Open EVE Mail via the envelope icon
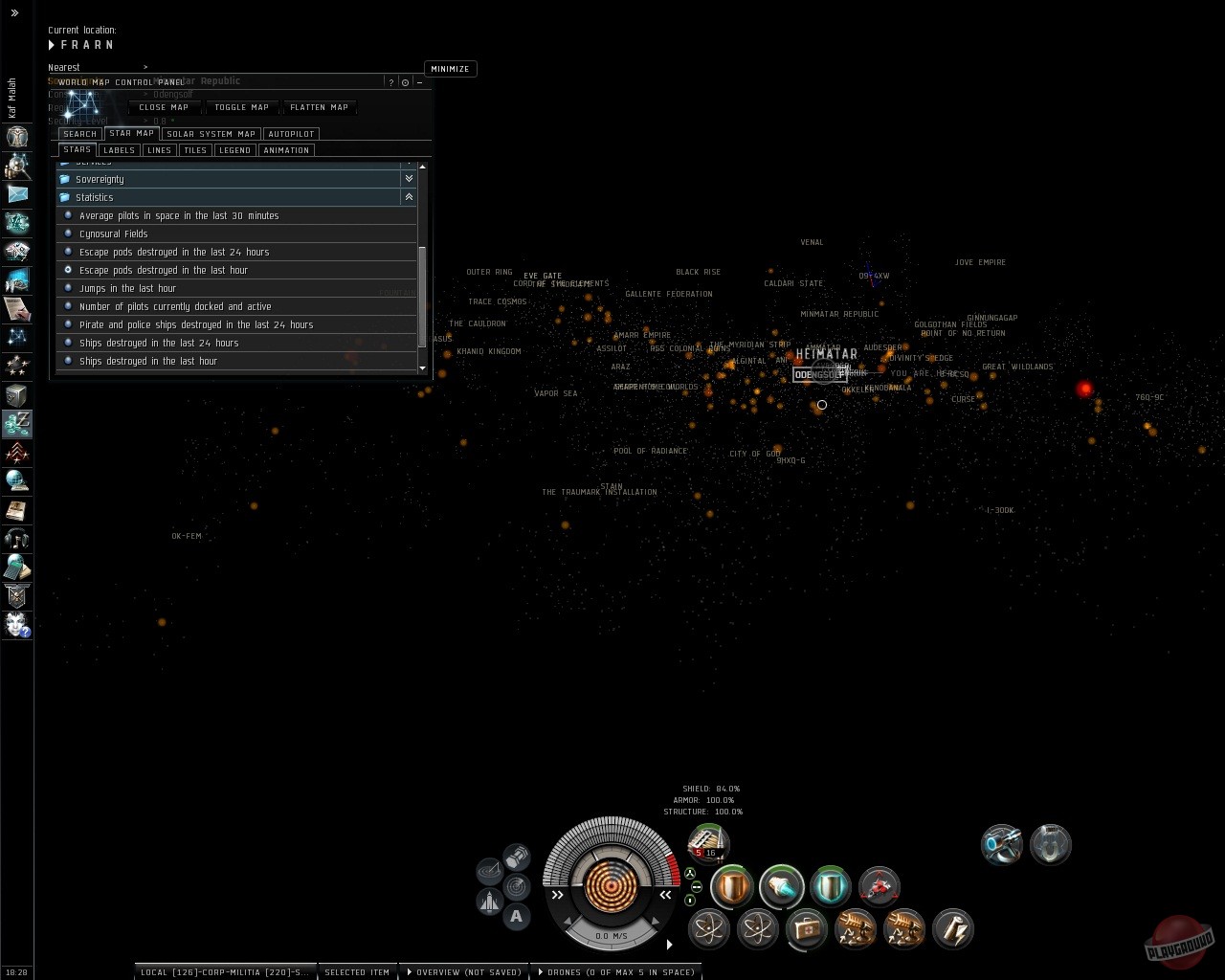 pyautogui.click(x=17, y=194)
